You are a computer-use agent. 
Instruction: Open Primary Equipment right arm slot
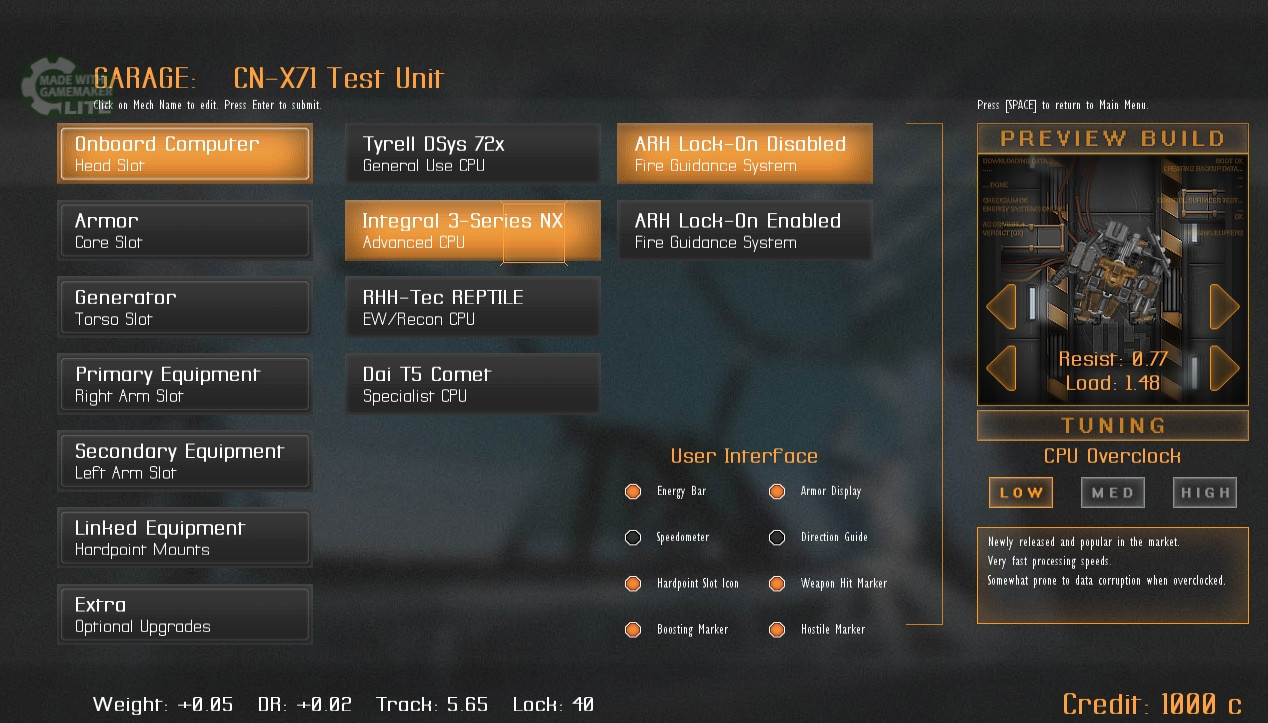click(185, 384)
